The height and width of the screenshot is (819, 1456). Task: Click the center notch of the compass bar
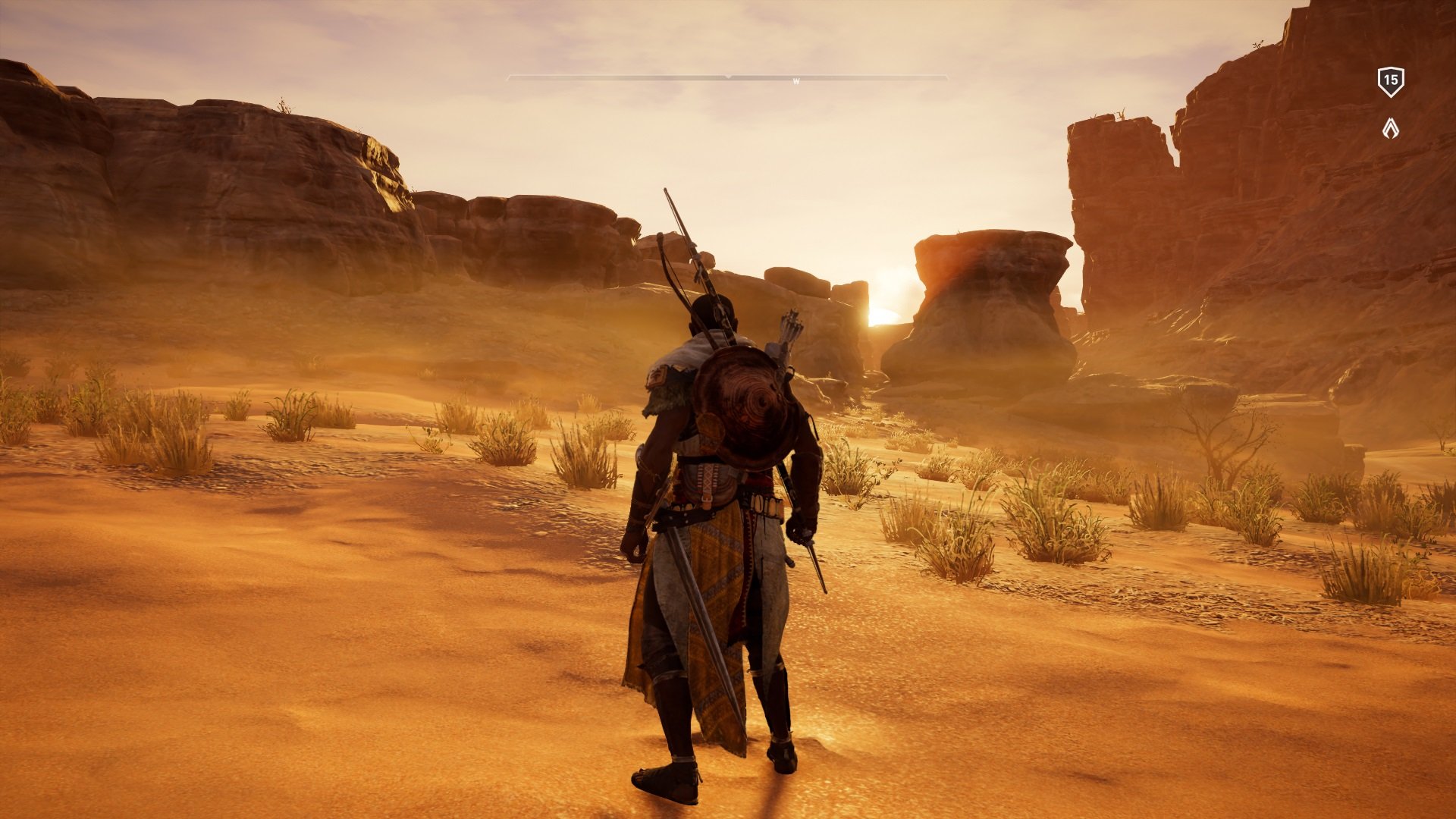tap(728, 77)
